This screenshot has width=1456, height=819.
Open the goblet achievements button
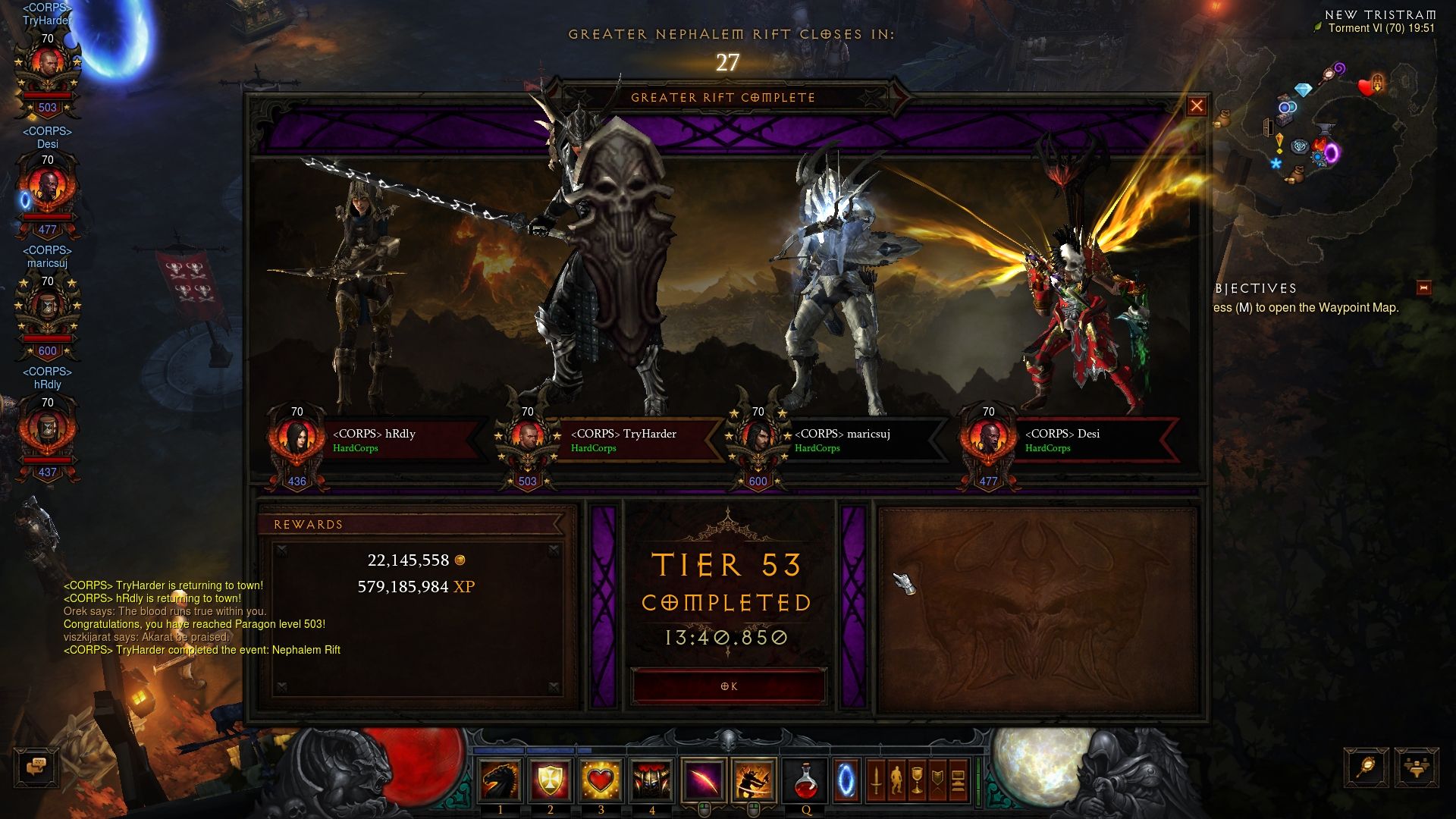pyautogui.click(x=917, y=780)
